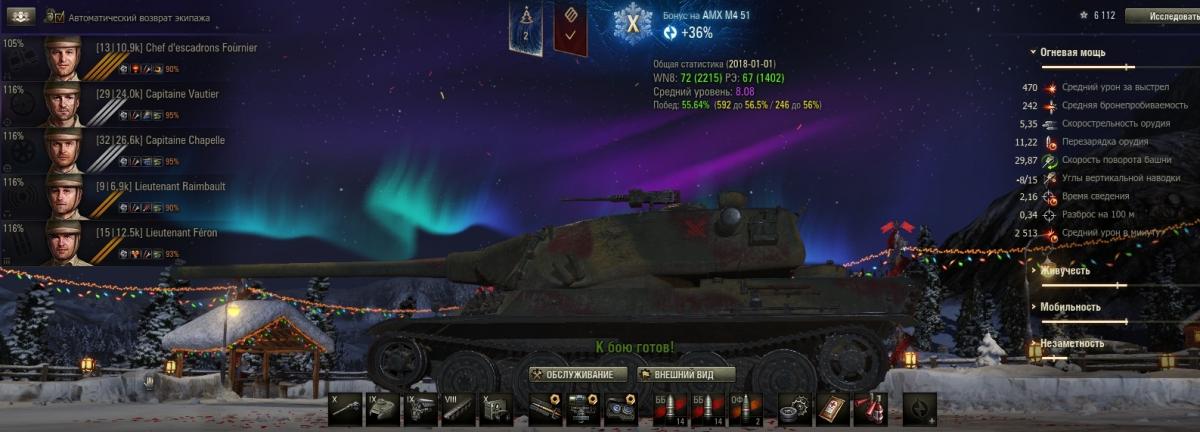Open the tier X gun module slot

pos(344,409)
